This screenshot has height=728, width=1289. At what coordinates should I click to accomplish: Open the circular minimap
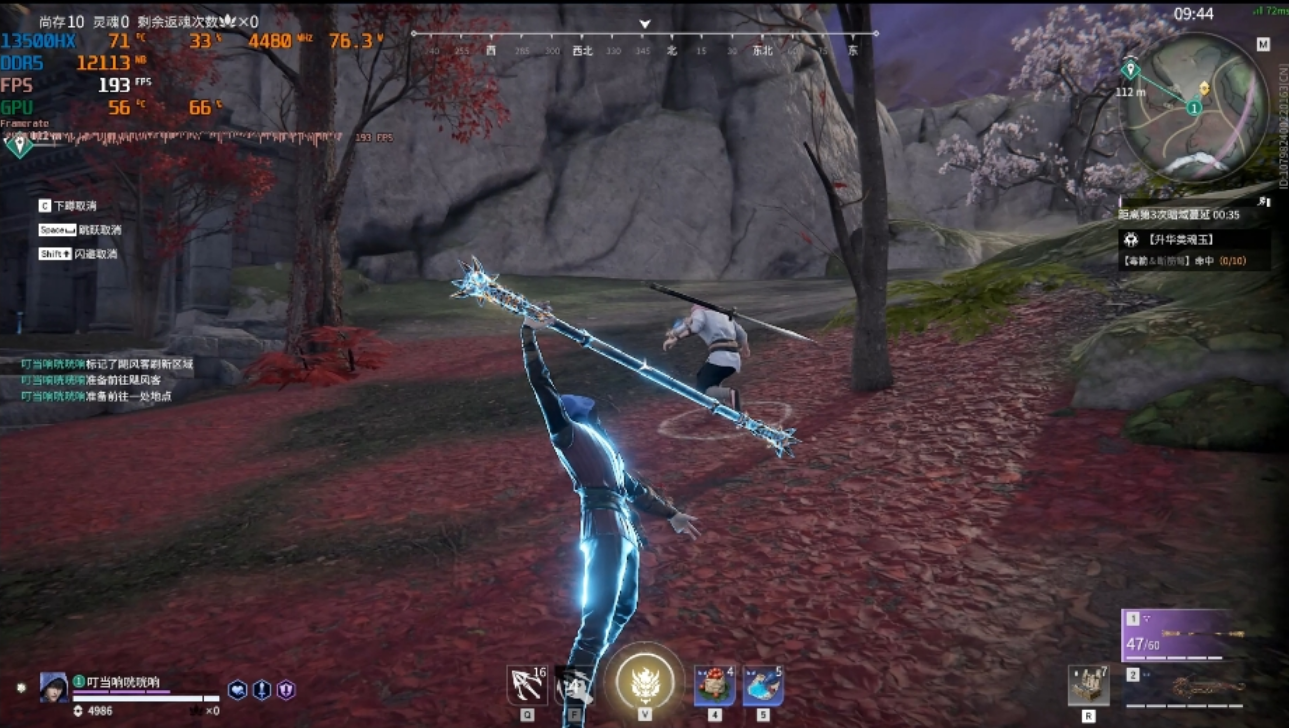point(1194,108)
